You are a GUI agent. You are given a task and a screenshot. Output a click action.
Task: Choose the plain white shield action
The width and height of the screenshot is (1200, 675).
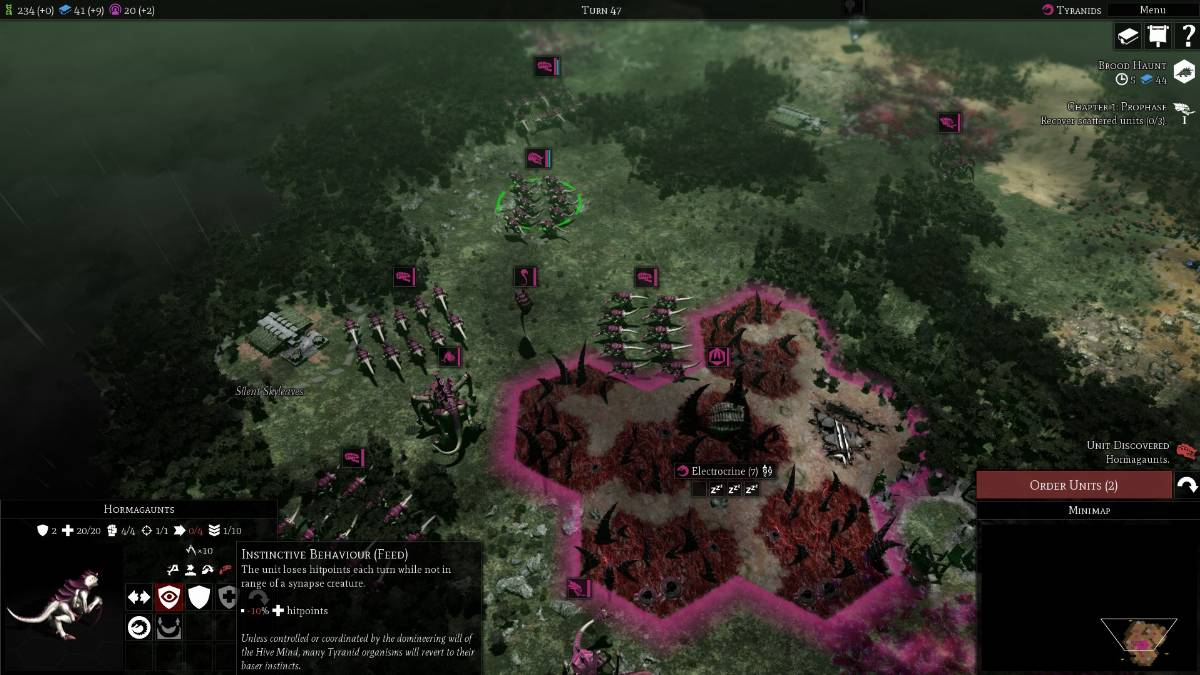[x=200, y=597]
